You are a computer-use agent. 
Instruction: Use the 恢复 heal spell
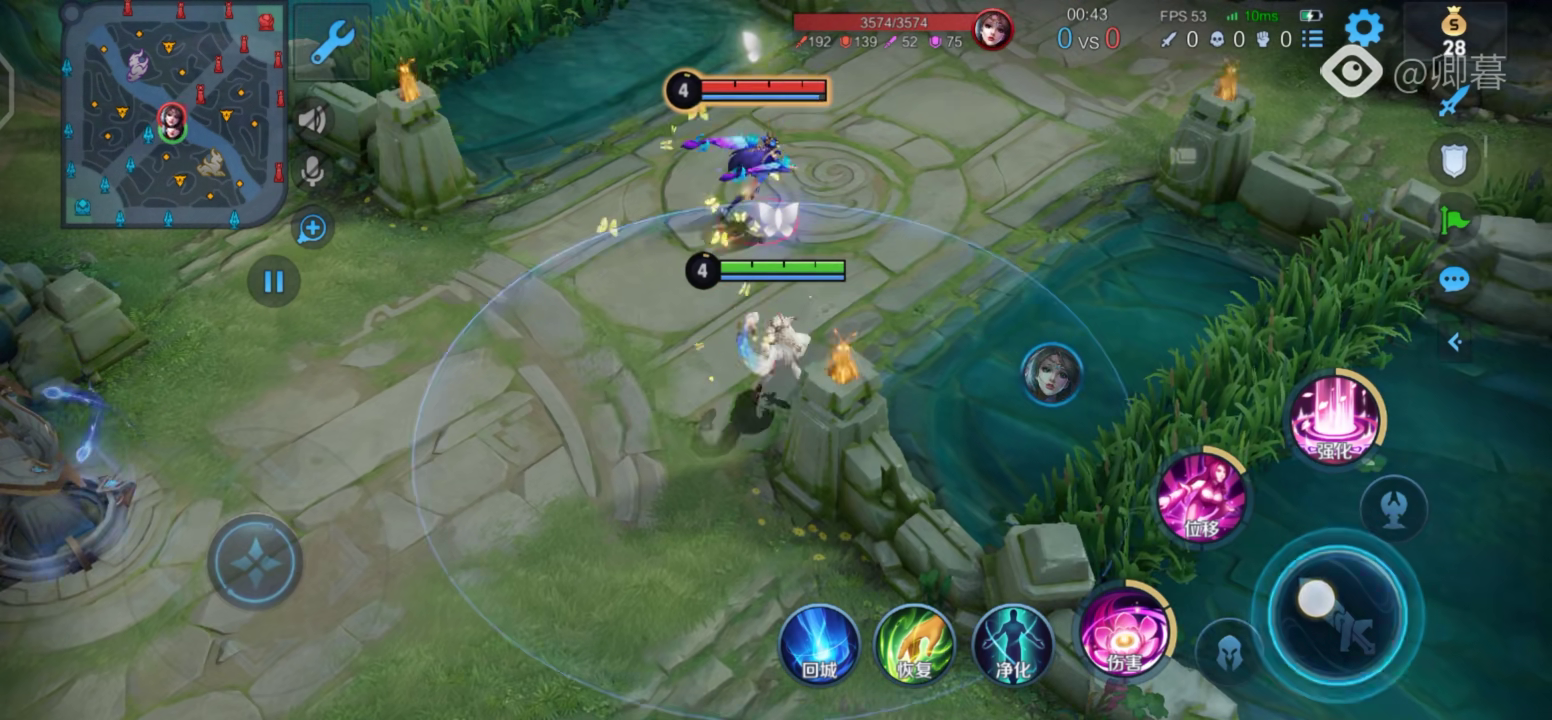click(x=914, y=642)
